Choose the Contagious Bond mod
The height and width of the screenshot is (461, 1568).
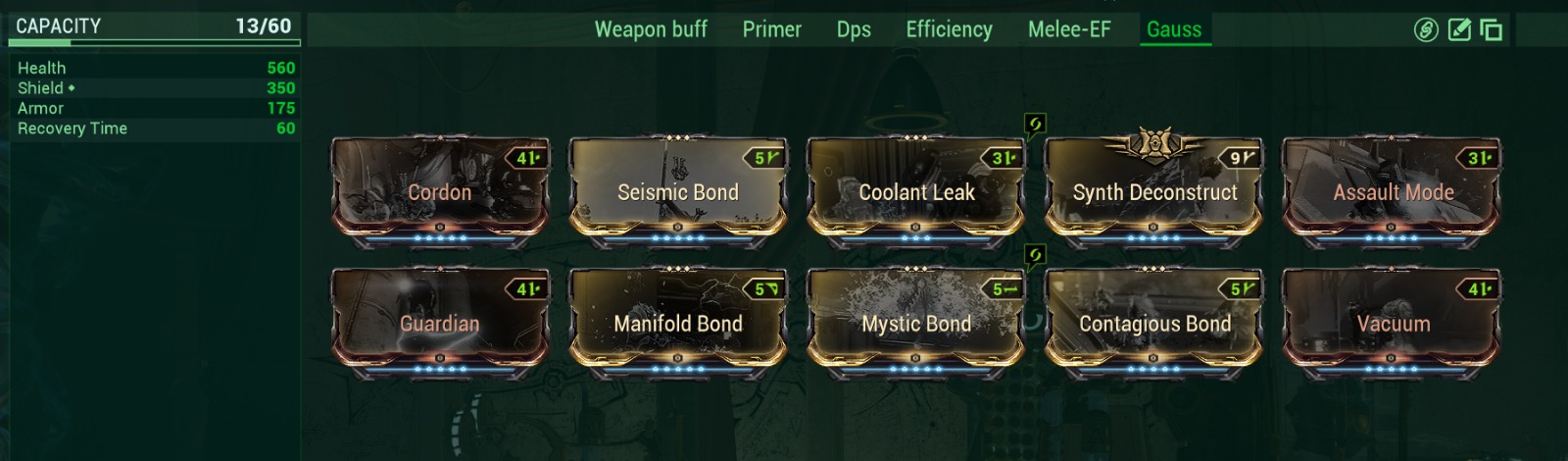coord(1154,323)
